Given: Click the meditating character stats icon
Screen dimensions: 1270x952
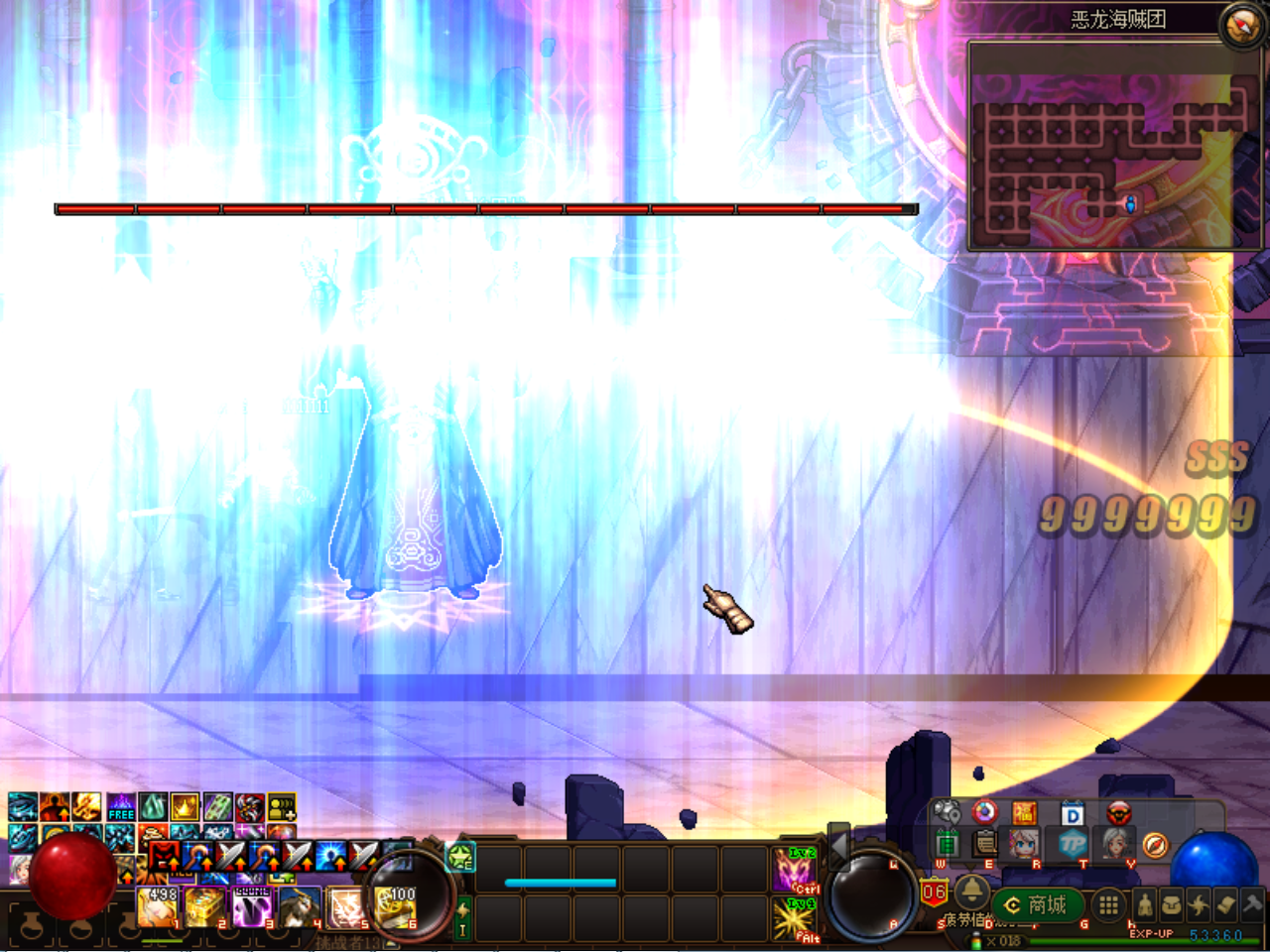Looking at the screenshot, I should pyautogui.click(x=1145, y=904).
